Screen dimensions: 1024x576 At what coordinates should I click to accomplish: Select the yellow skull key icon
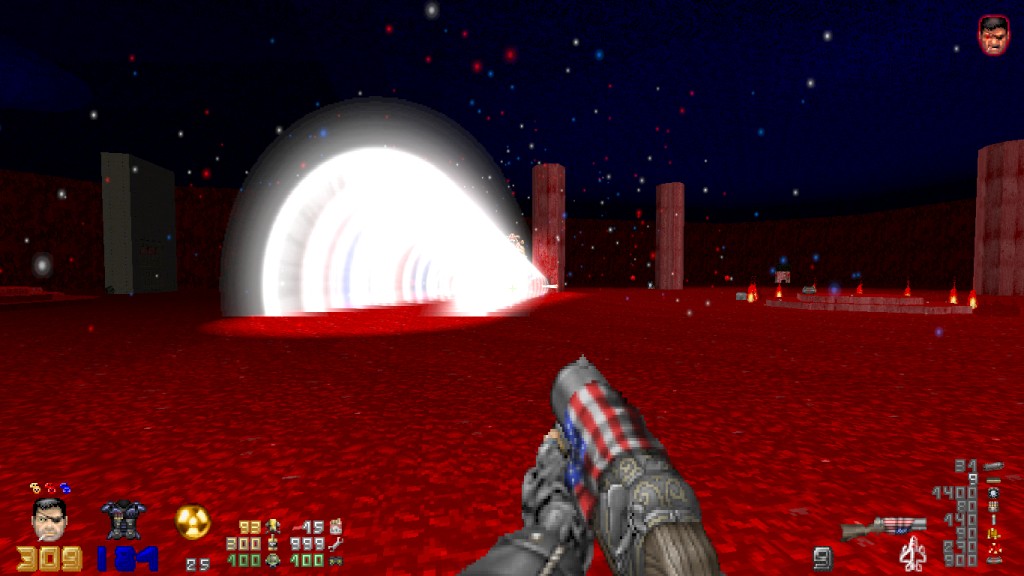[34, 487]
